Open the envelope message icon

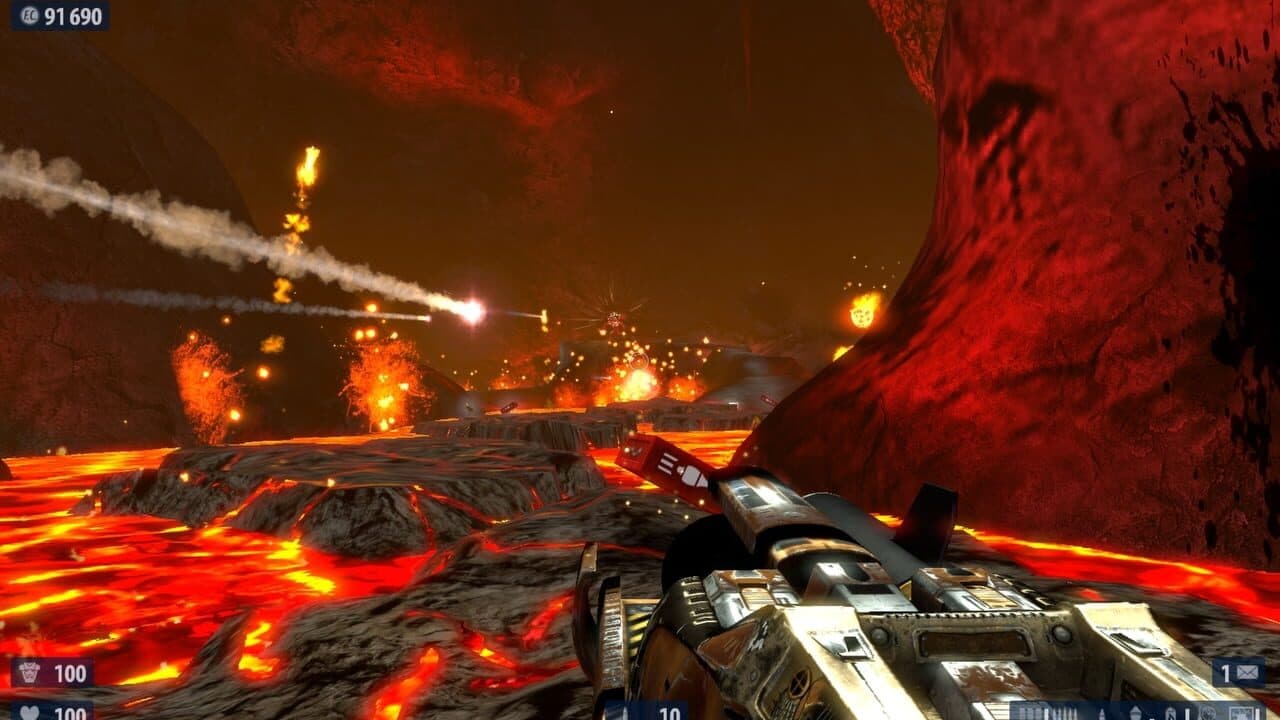tap(1247, 673)
